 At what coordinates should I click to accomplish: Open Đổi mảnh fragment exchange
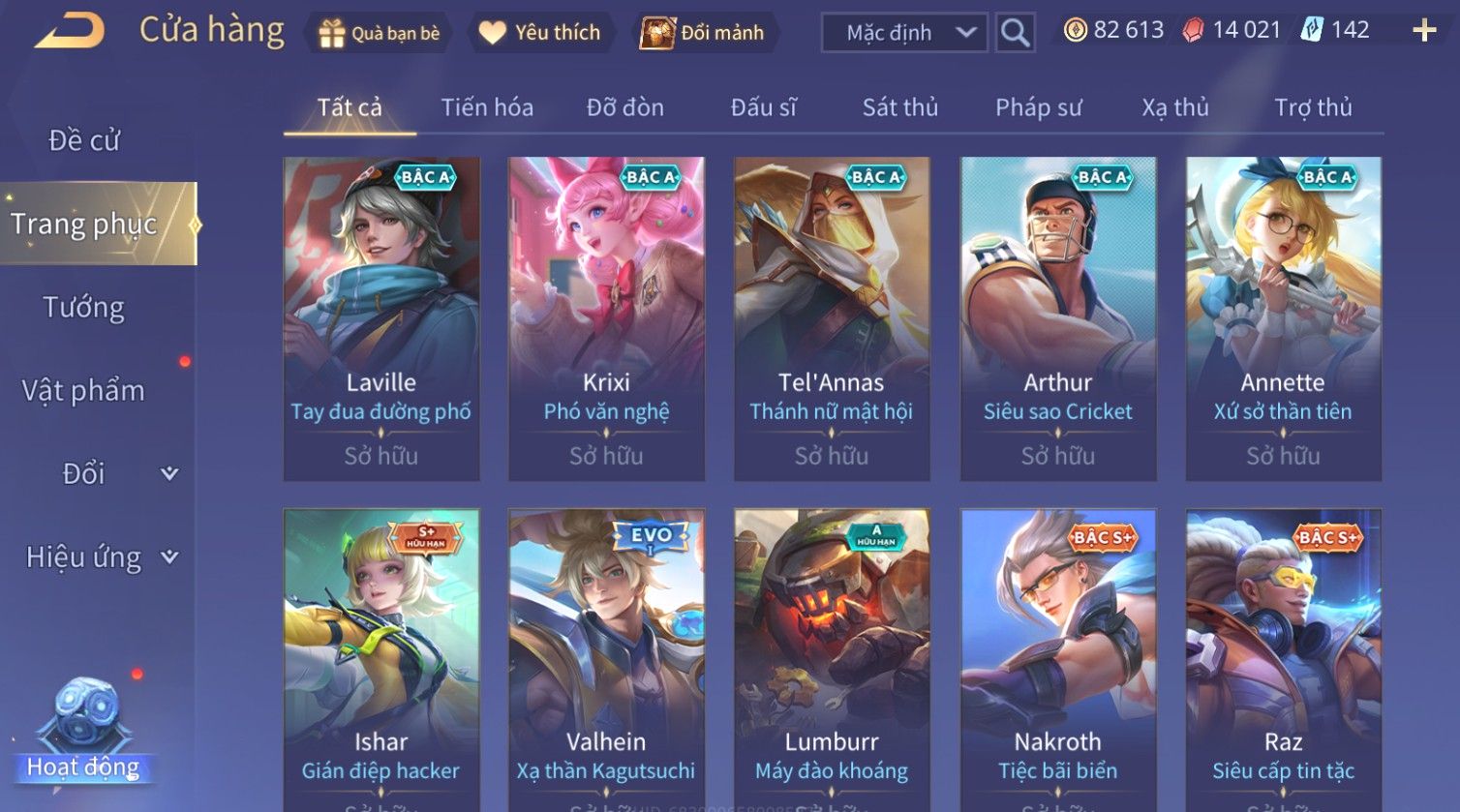coord(705,33)
